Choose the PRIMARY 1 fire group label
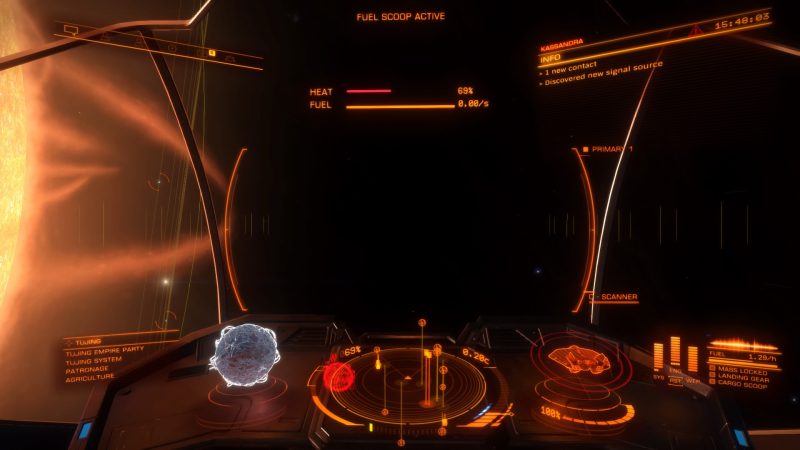 608,149
